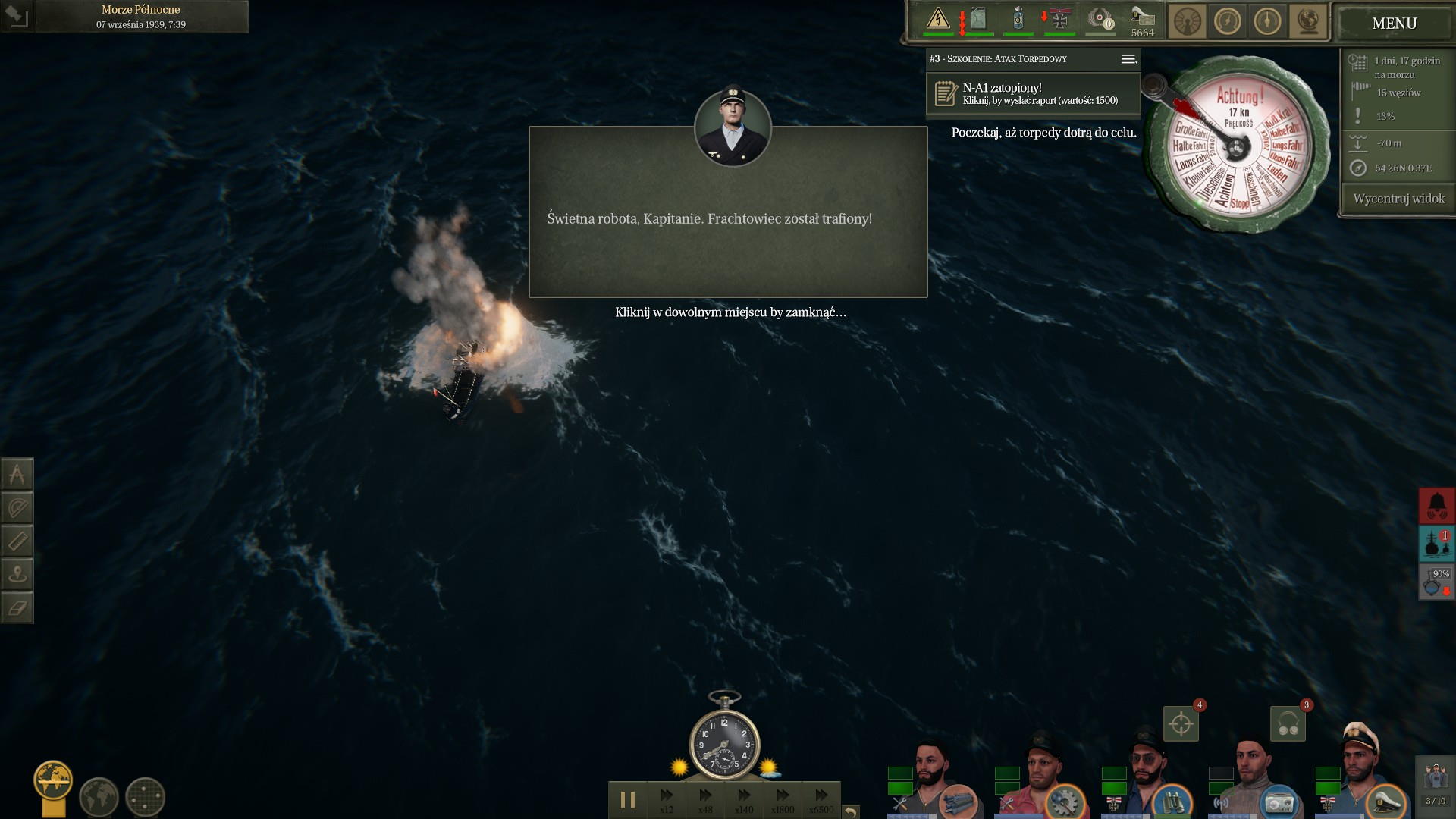Open the headphones hydrophone notification

coord(1288,723)
